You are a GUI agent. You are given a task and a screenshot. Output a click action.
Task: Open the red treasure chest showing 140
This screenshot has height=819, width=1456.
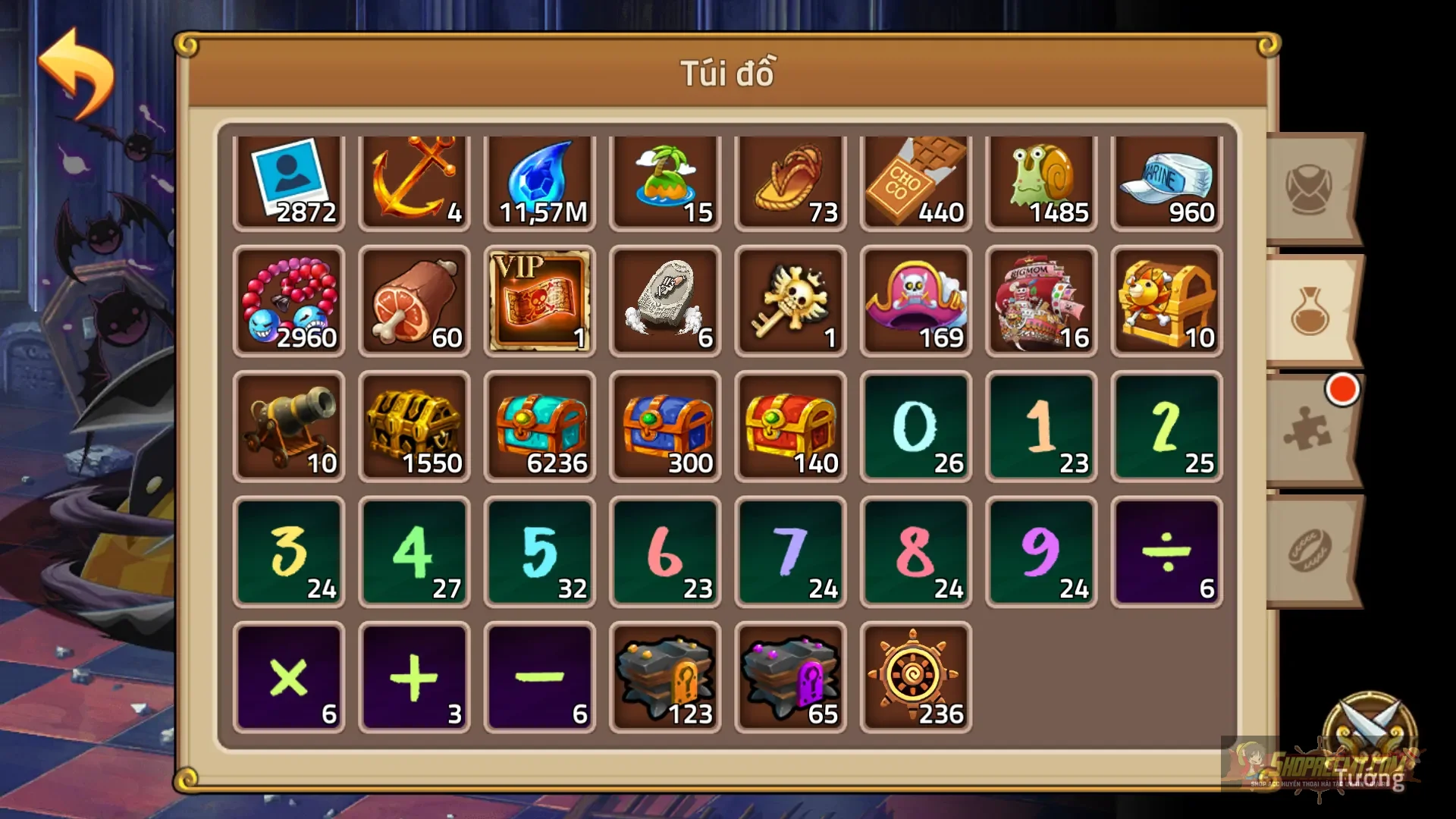(x=791, y=426)
